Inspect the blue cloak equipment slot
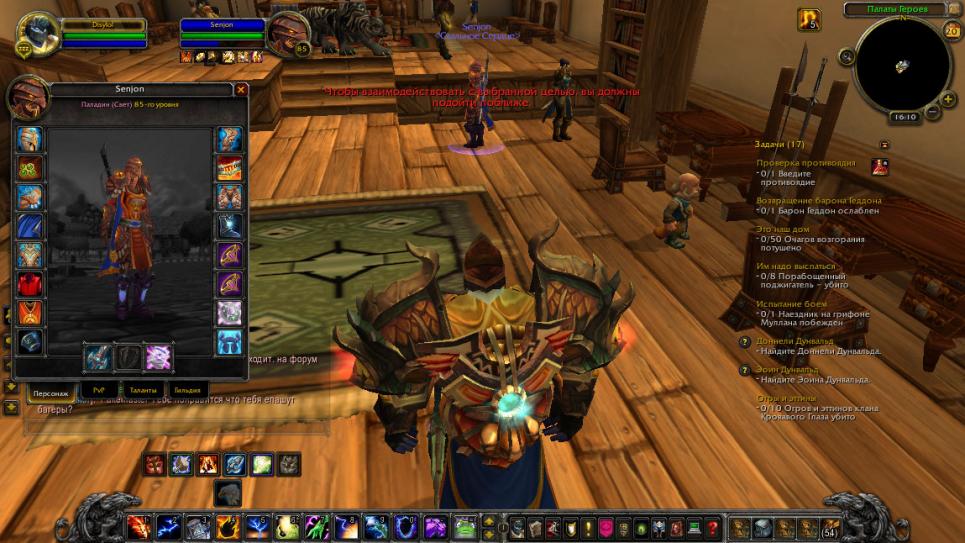 point(29,226)
